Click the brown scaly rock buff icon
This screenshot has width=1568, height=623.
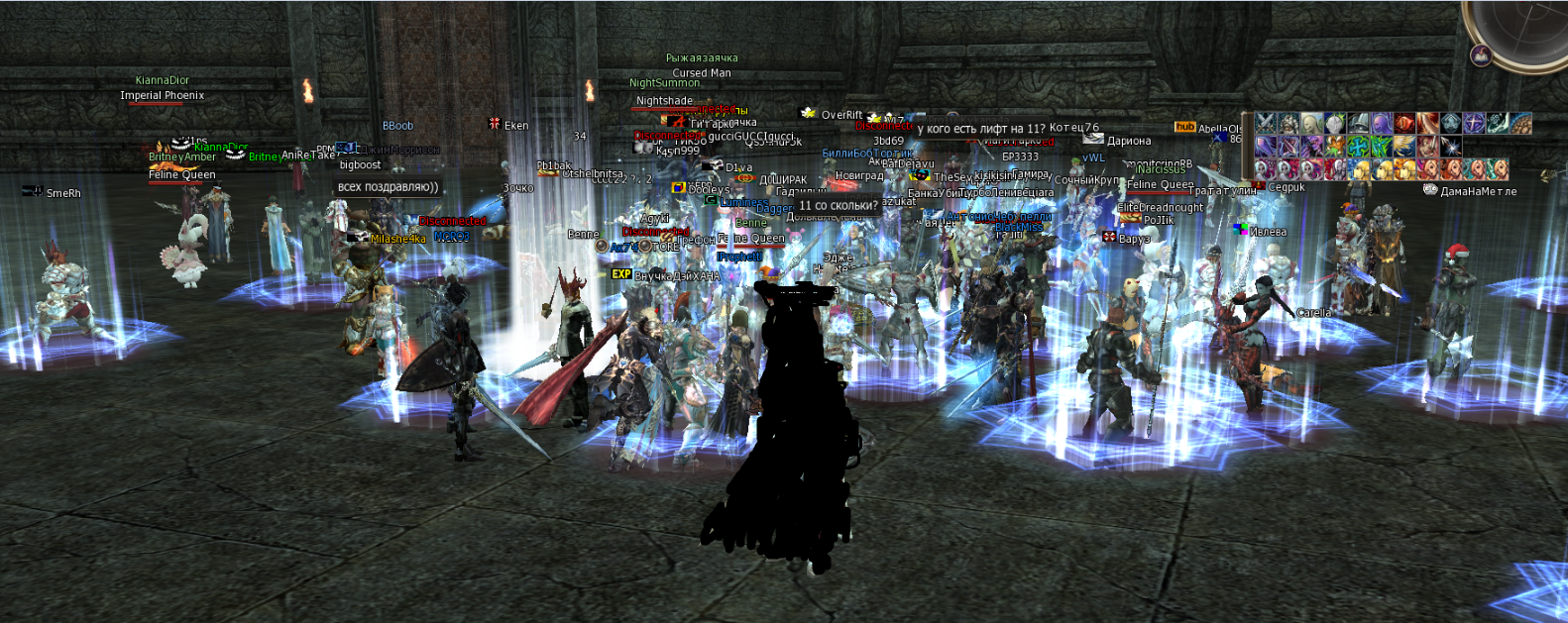click(x=1520, y=123)
